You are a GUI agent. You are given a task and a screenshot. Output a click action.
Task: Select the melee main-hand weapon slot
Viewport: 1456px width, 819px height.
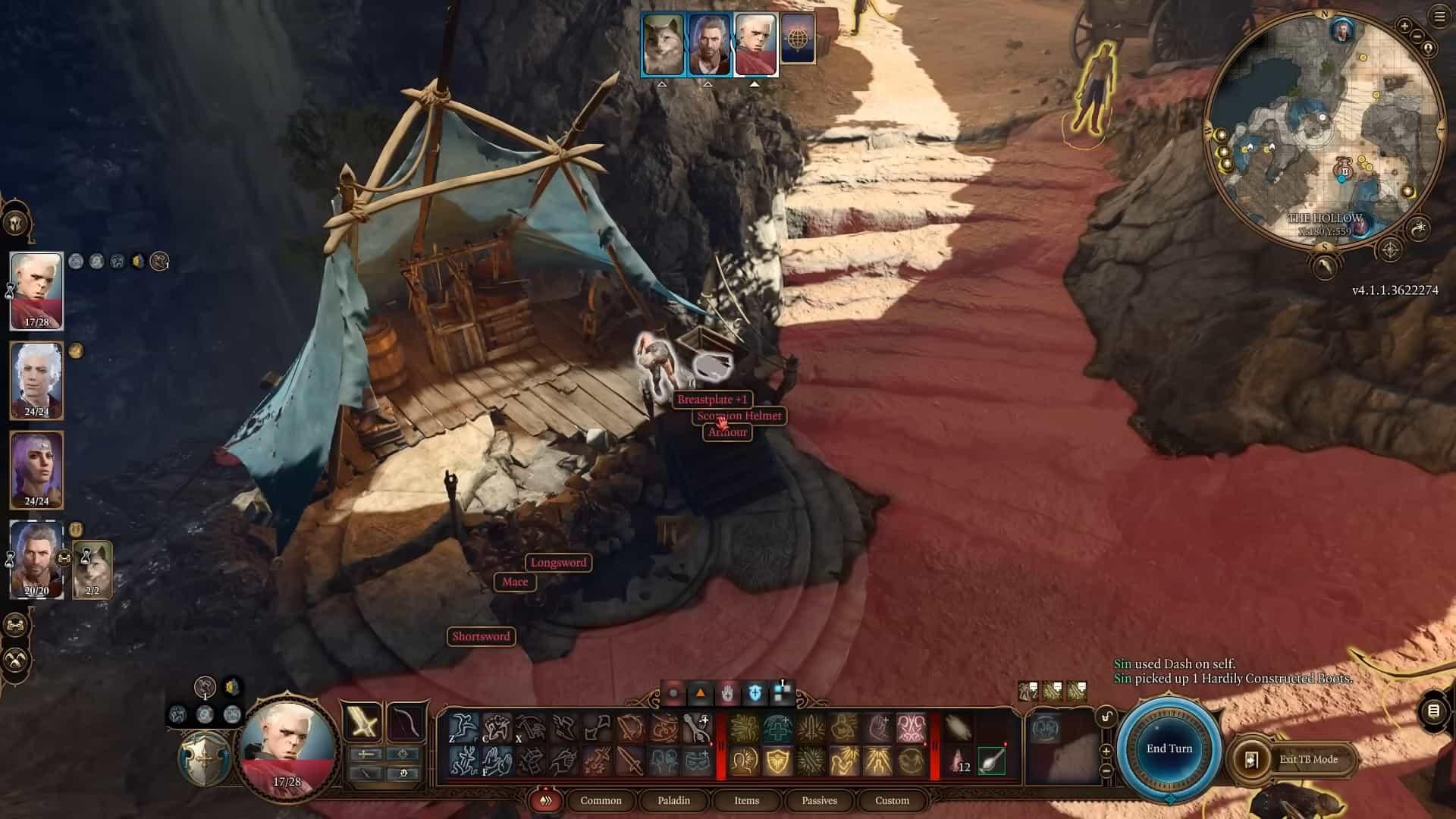point(363,721)
